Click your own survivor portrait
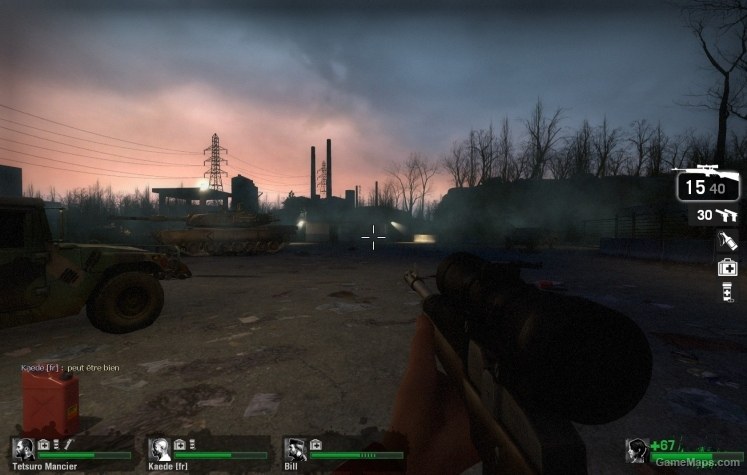 click(637, 452)
